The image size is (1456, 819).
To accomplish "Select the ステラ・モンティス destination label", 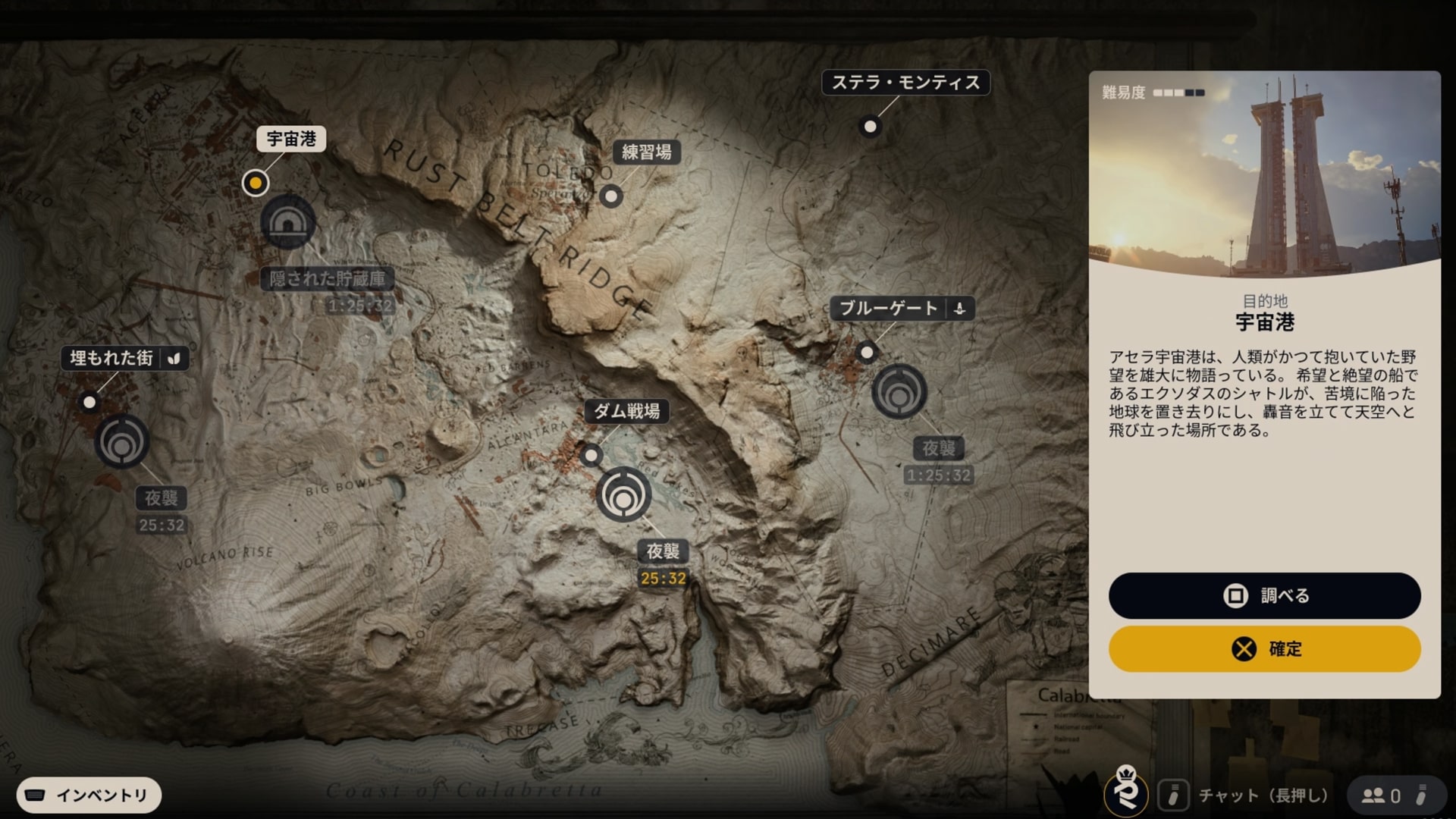I will click(905, 83).
